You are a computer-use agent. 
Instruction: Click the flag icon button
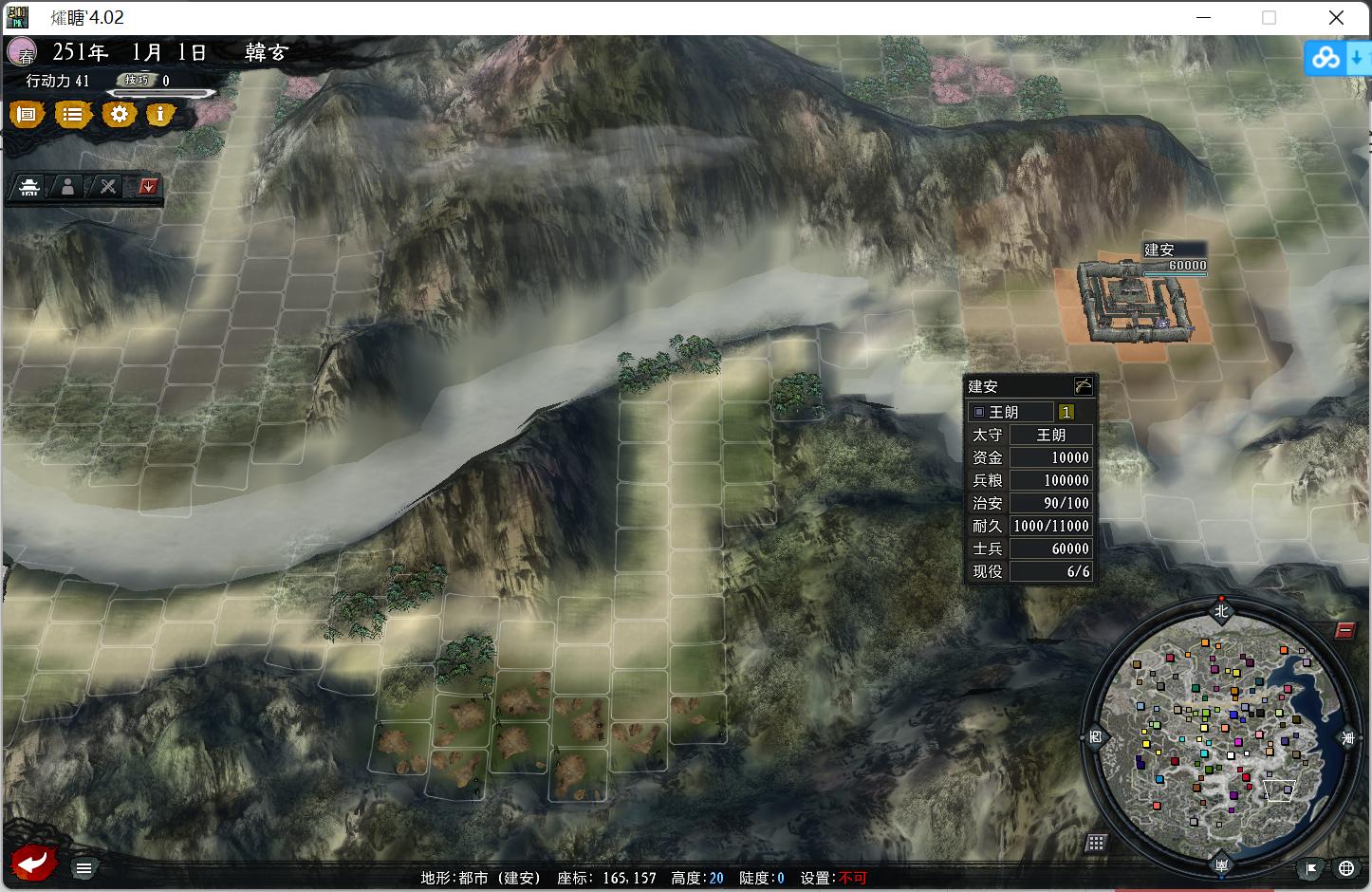point(1311,867)
